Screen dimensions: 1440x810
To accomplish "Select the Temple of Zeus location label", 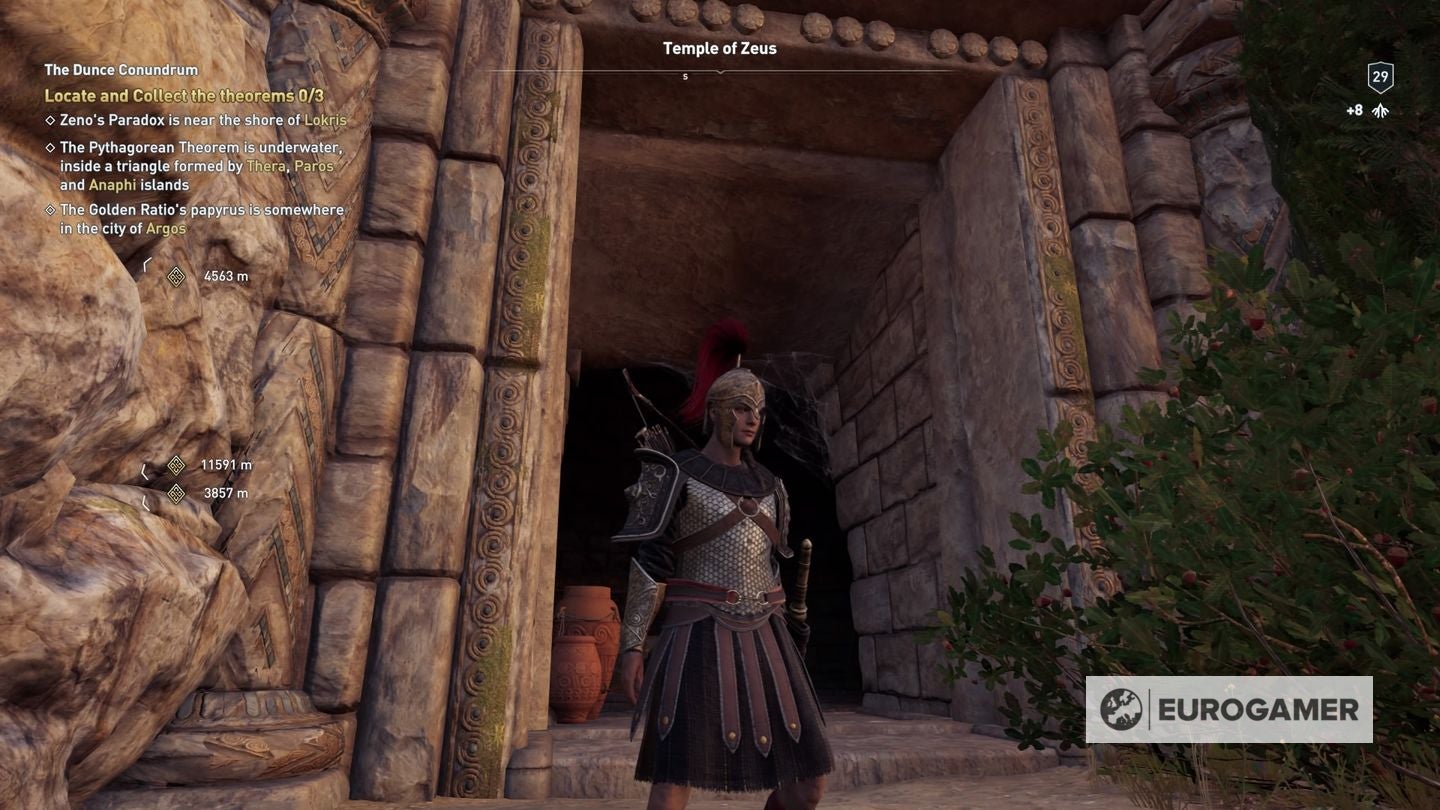I will pos(718,47).
